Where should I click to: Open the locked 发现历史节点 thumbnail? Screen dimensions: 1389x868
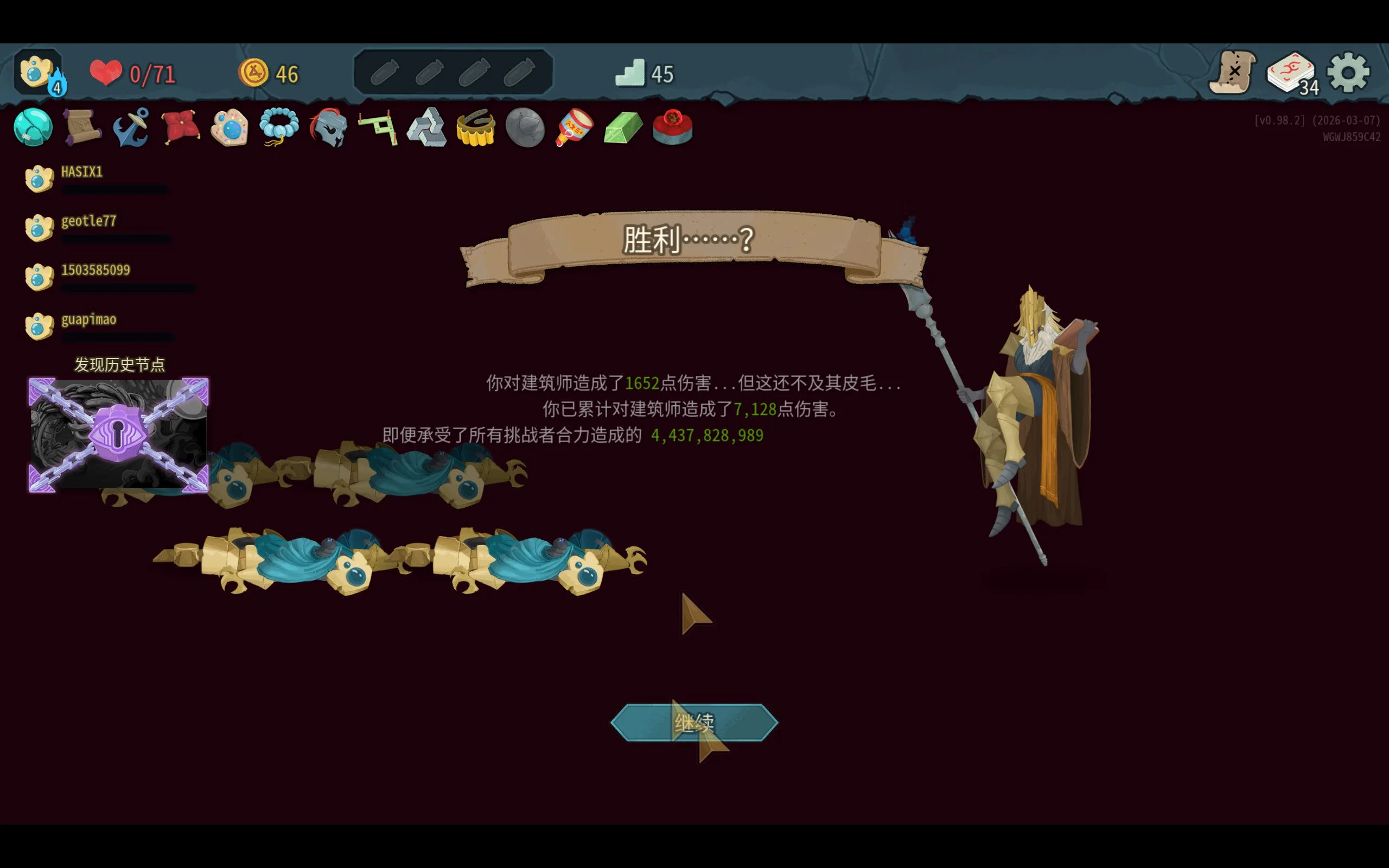(x=118, y=435)
